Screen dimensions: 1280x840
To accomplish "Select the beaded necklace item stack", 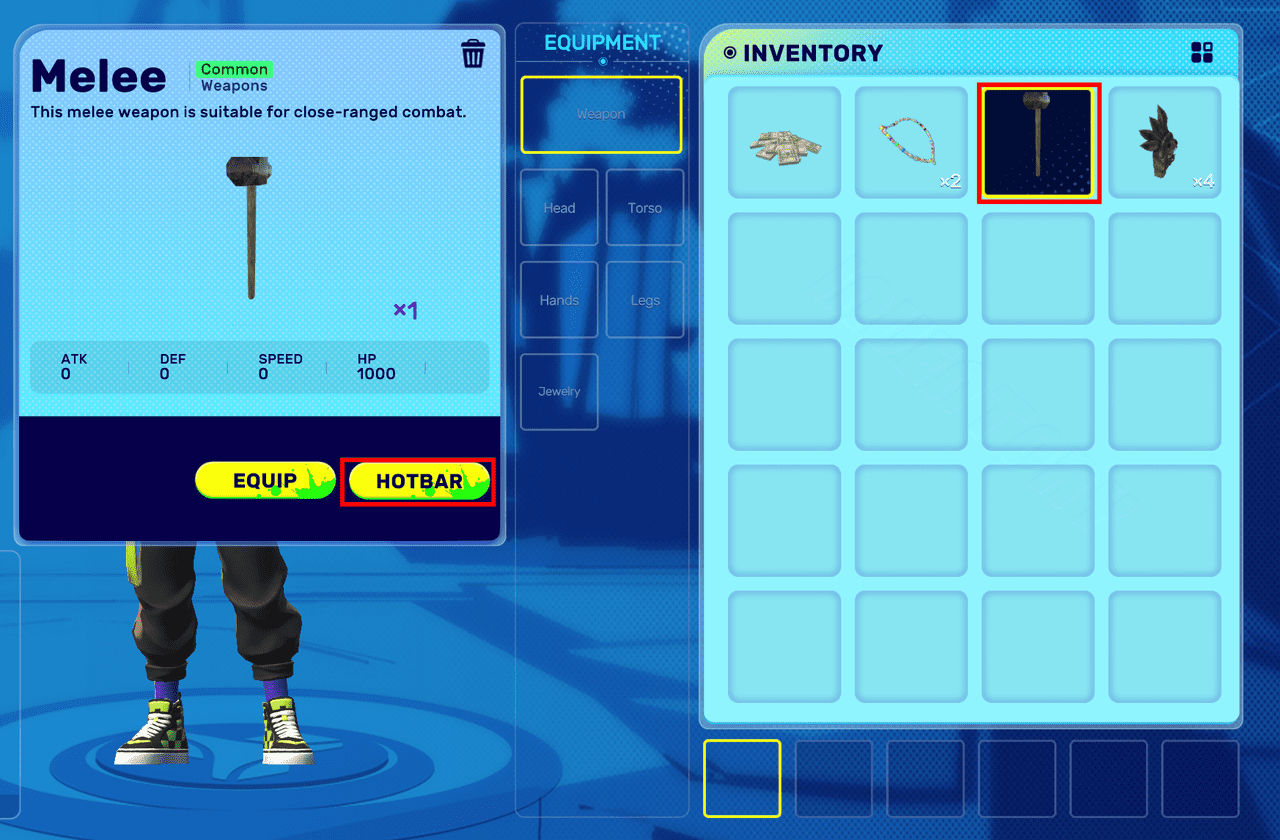I will (911, 142).
